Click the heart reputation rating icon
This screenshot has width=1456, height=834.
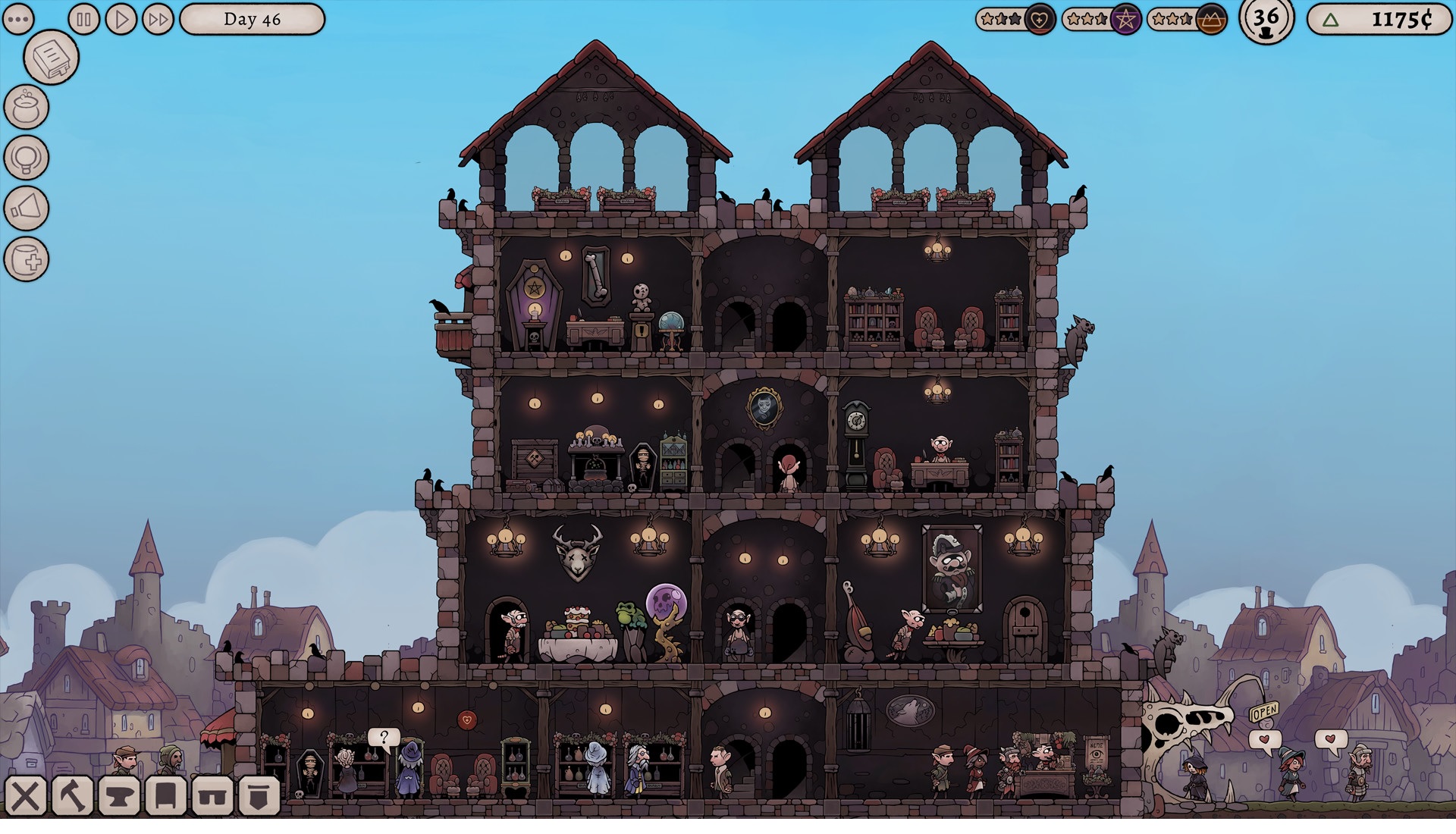click(x=1040, y=20)
